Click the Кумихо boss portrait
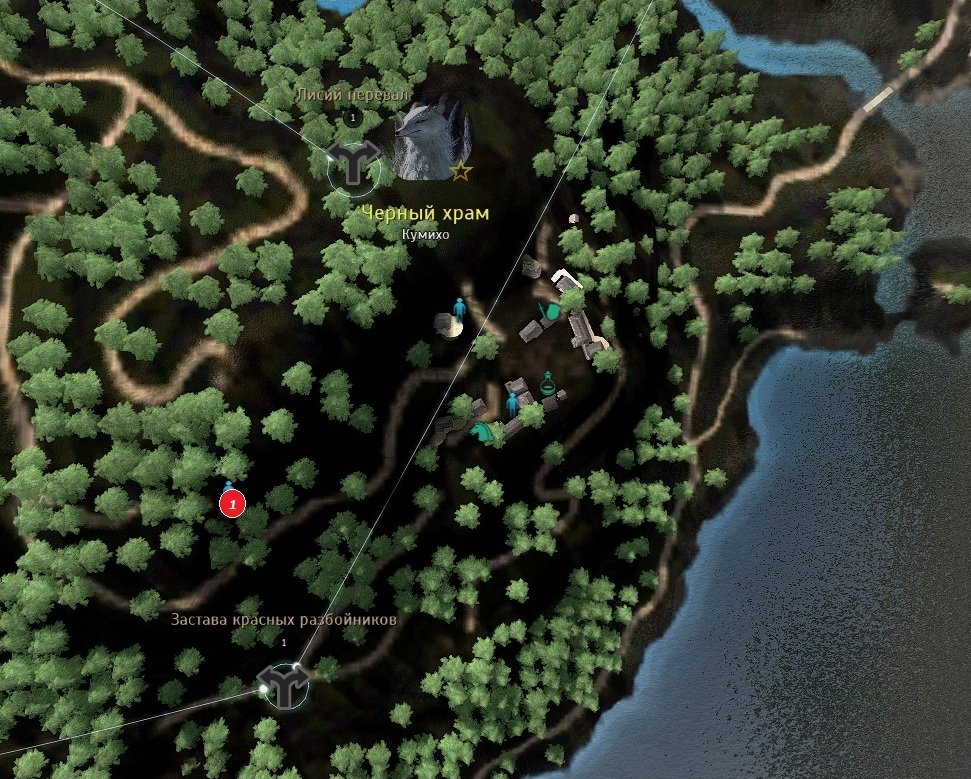The image size is (971, 779). pyautogui.click(x=430, y=139)
